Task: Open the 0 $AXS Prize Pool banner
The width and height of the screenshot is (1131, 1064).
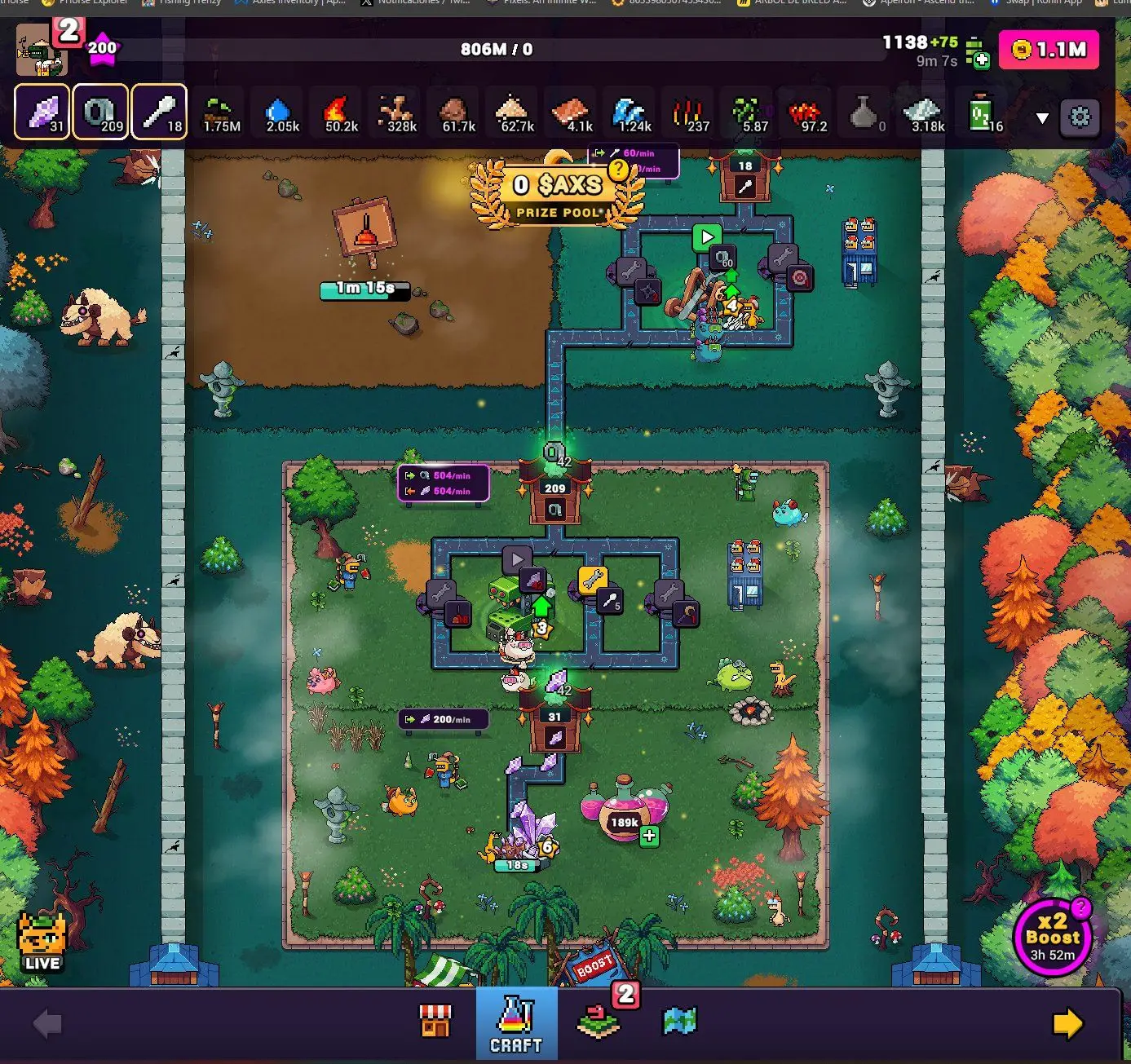Action: coord(559,186)
